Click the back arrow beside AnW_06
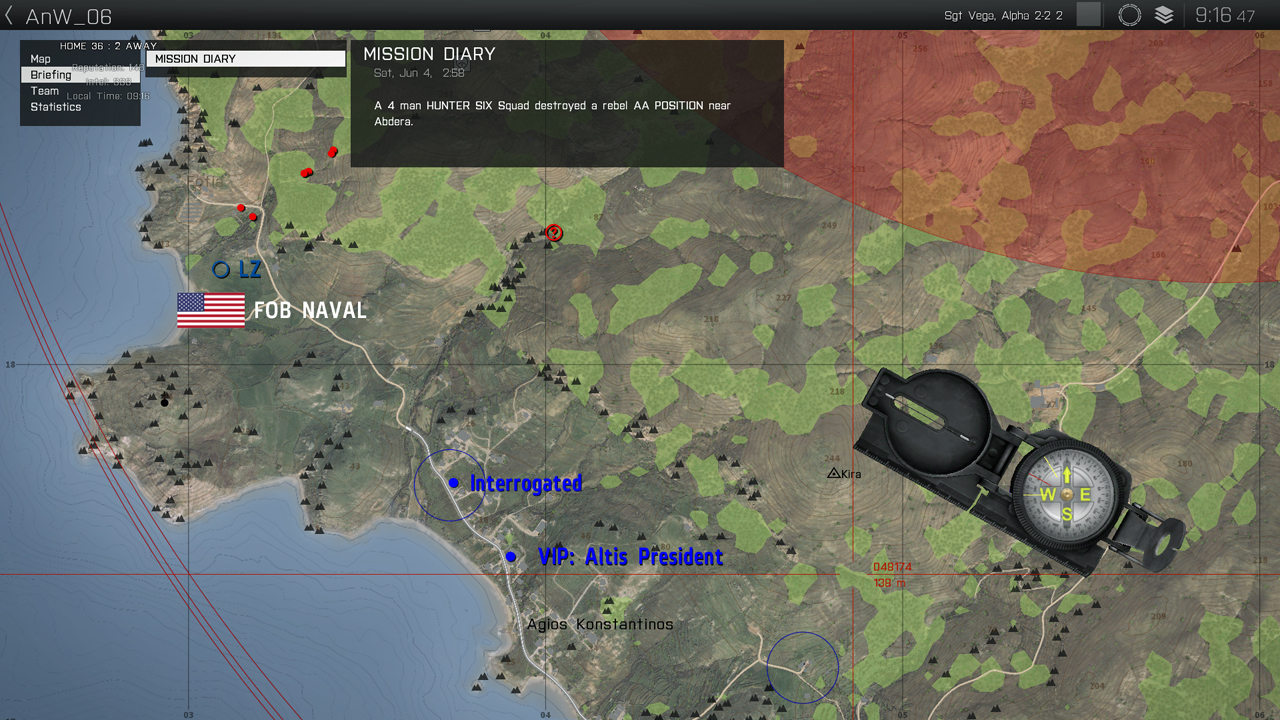Viewport: 1280px width, 720px height. point(9,16)
